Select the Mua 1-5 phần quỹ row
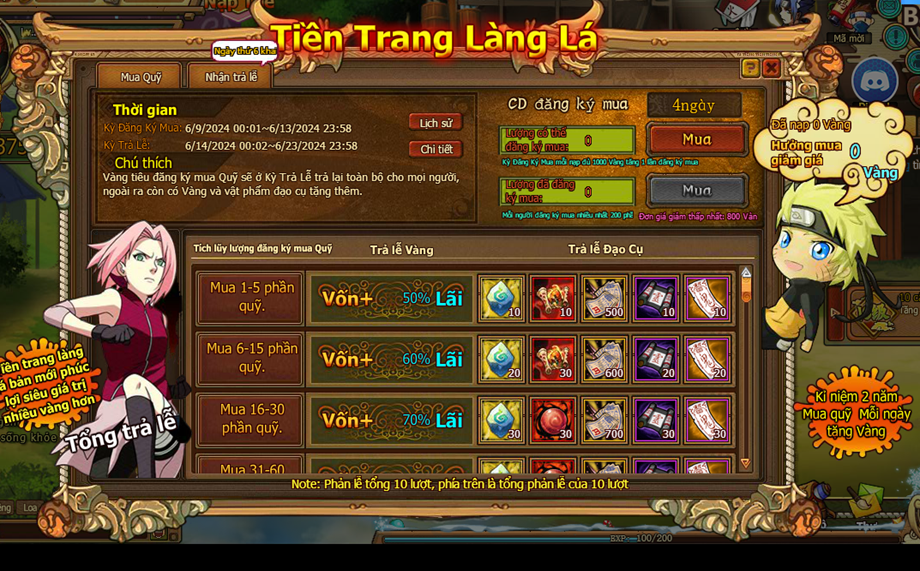920x571 pixels. click(251, 297)
